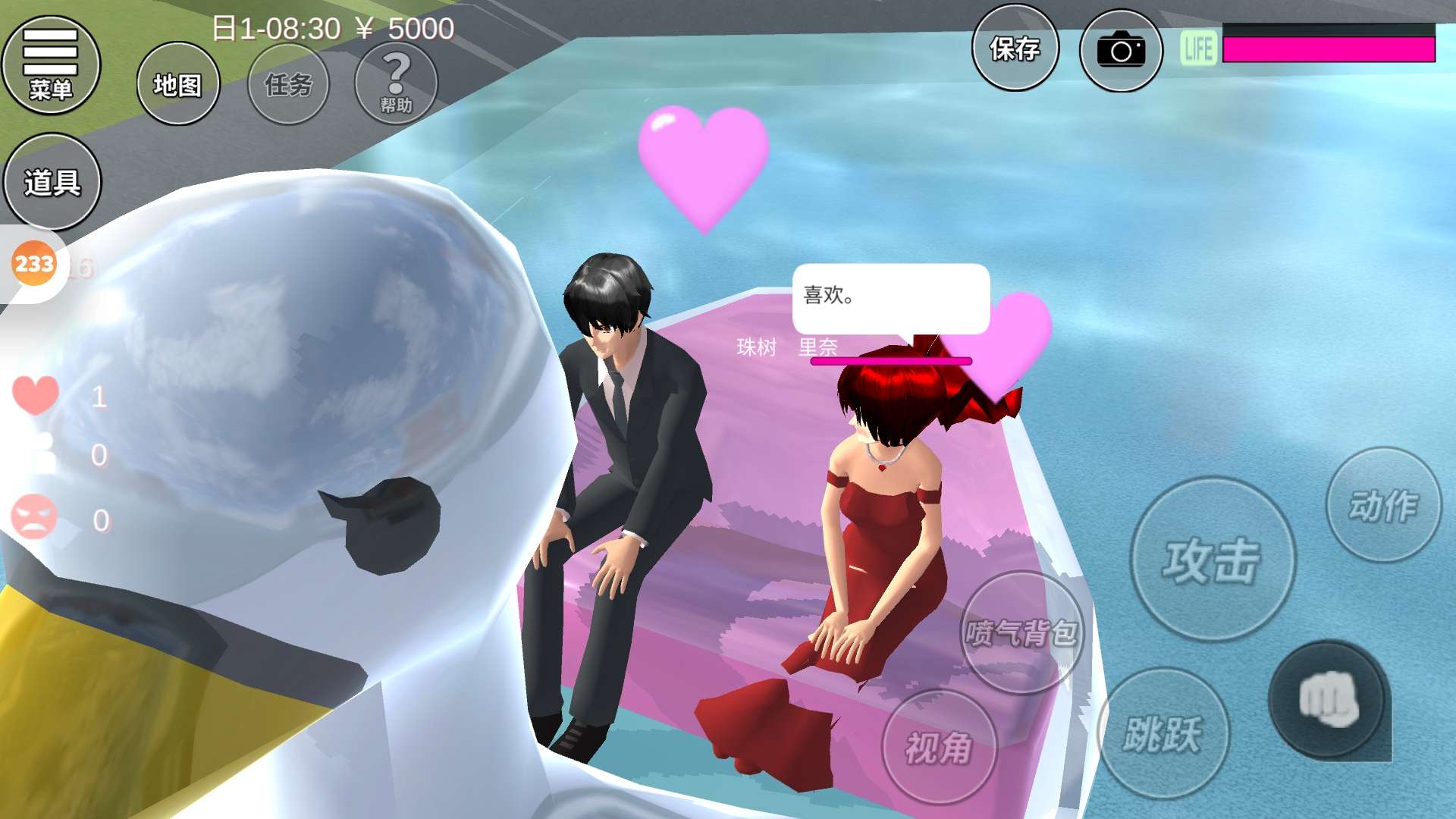The height and width of the screenshot is (819, 1456).
Task: Tap the 攻击 attack button
Action: pos(1212,560)
